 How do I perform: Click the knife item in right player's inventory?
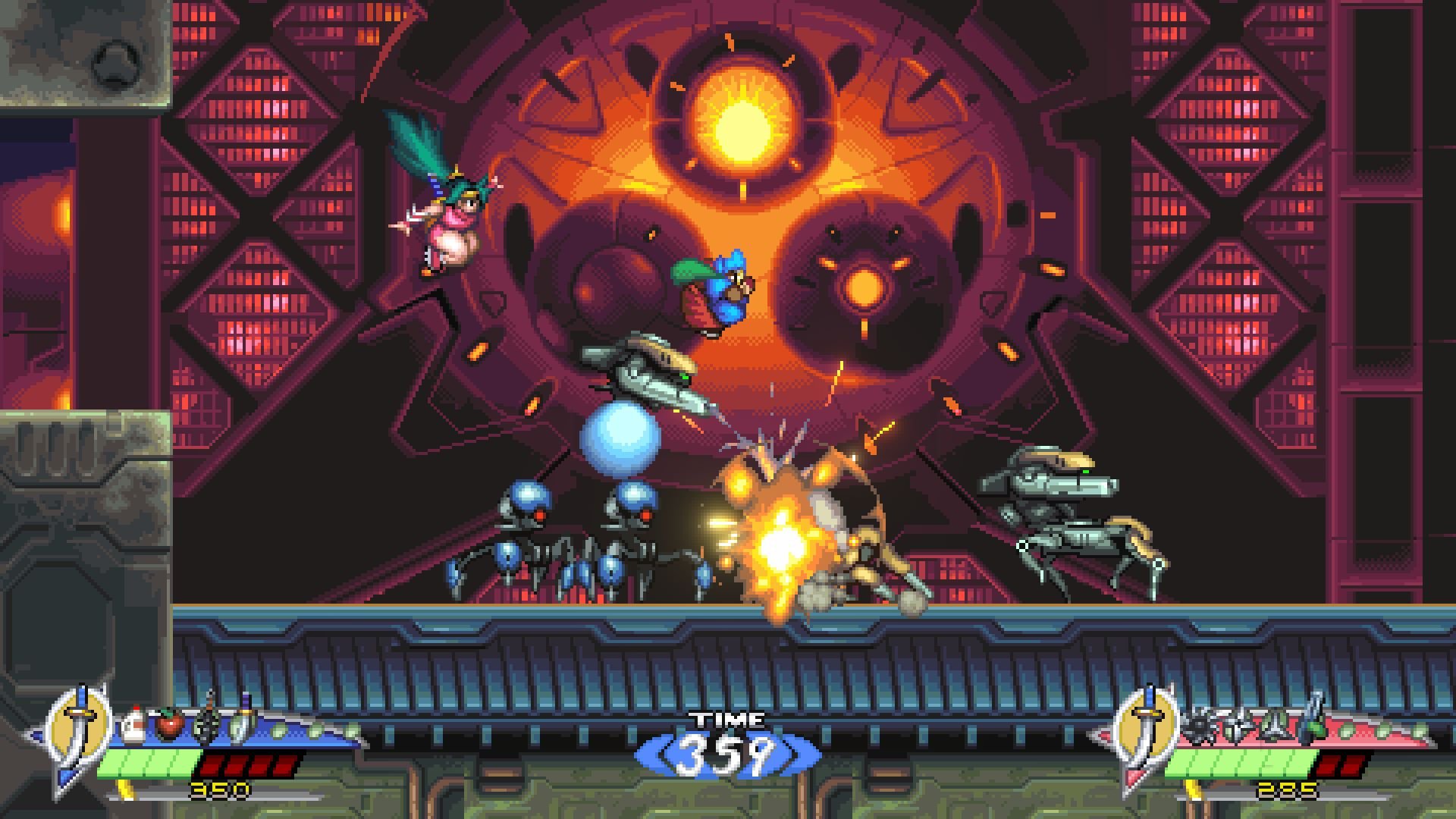1273,724
